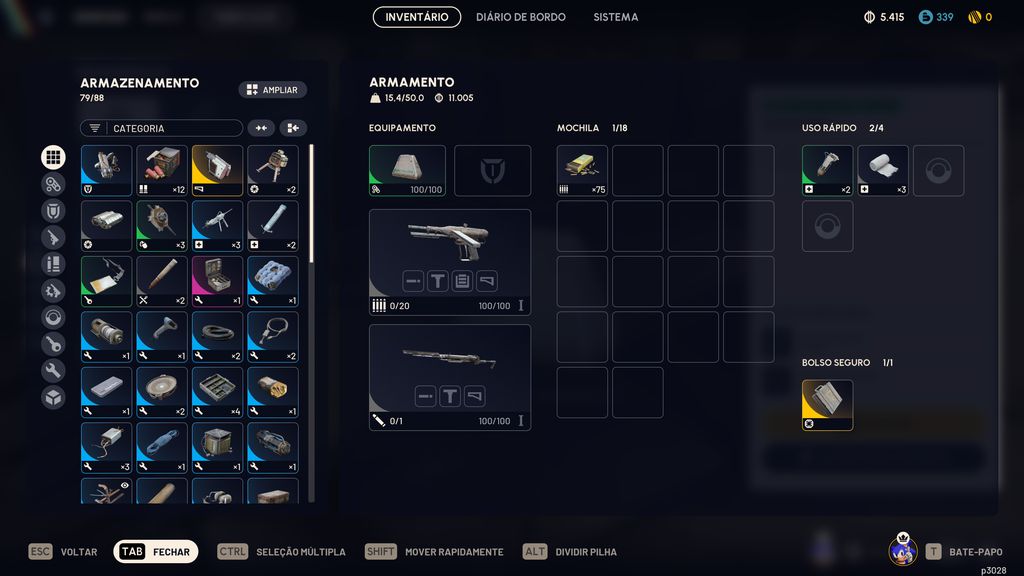This screenshot has width=1024, height=576.
Task: Click the Fechar button
Action: (x=155, y=552)
